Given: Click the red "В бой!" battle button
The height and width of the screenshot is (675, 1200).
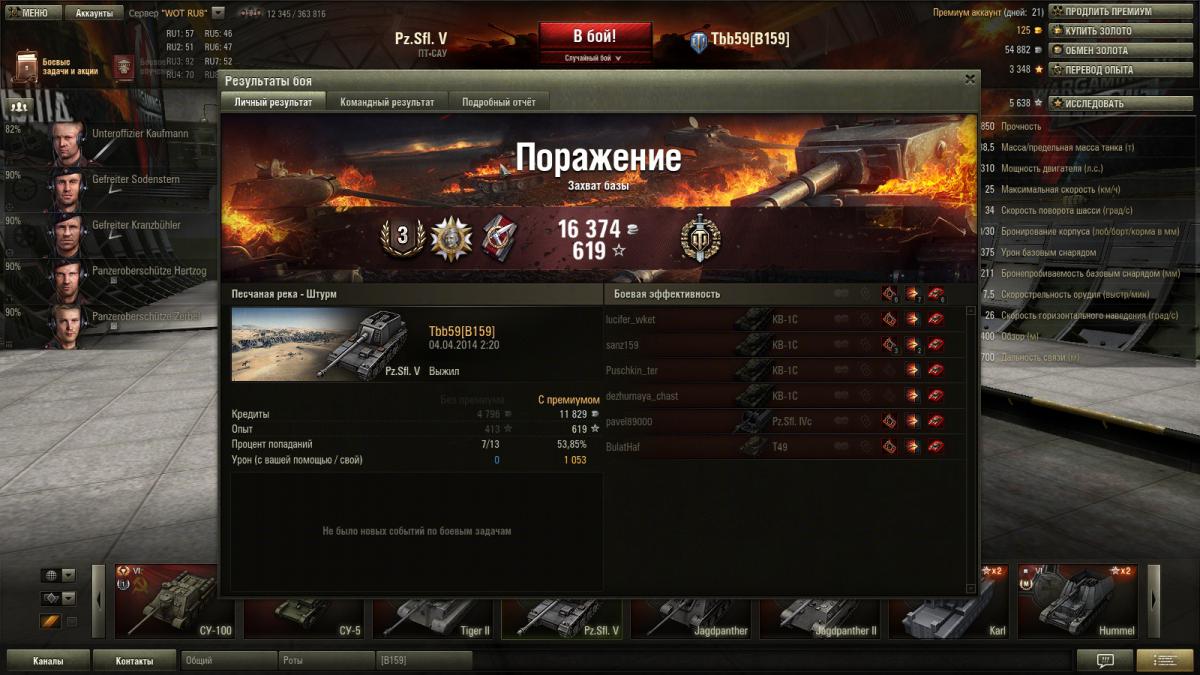Looking at the screenshot, I should click(x=594, y=37).
